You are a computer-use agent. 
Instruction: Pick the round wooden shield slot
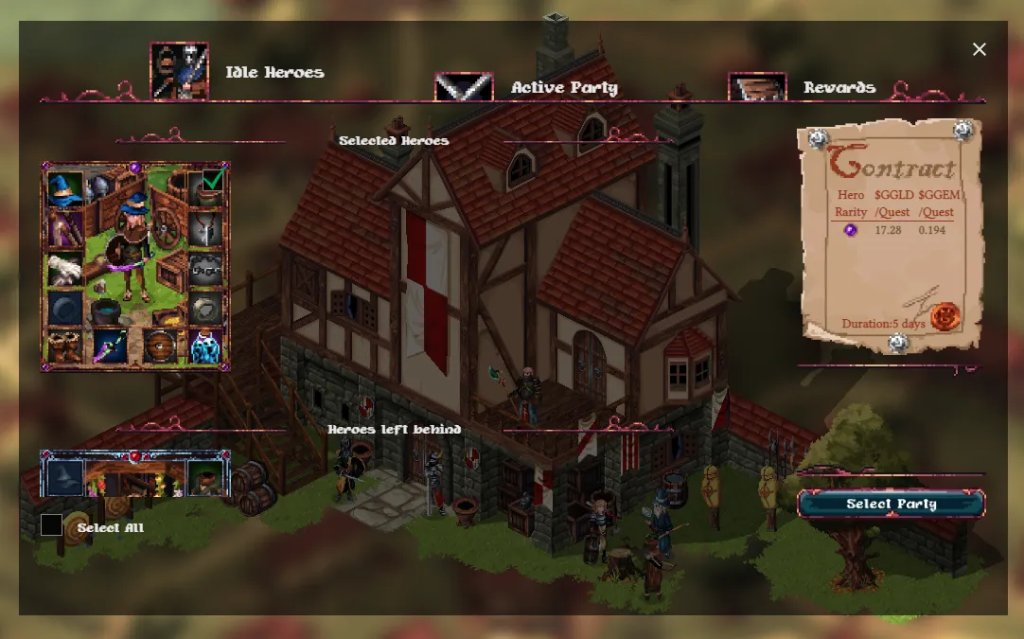point(158,346)
